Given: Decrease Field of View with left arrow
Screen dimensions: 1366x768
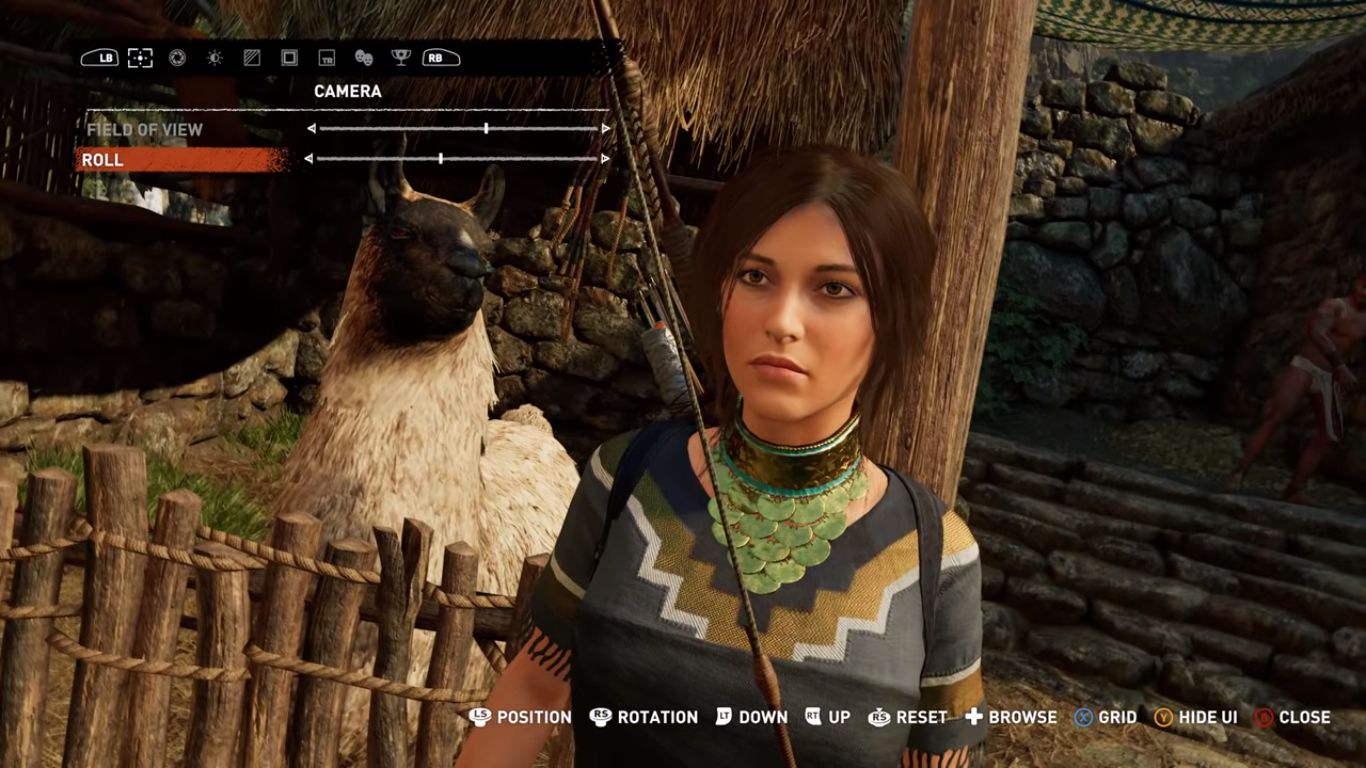Looking at the screenshot, I should 311,129.
